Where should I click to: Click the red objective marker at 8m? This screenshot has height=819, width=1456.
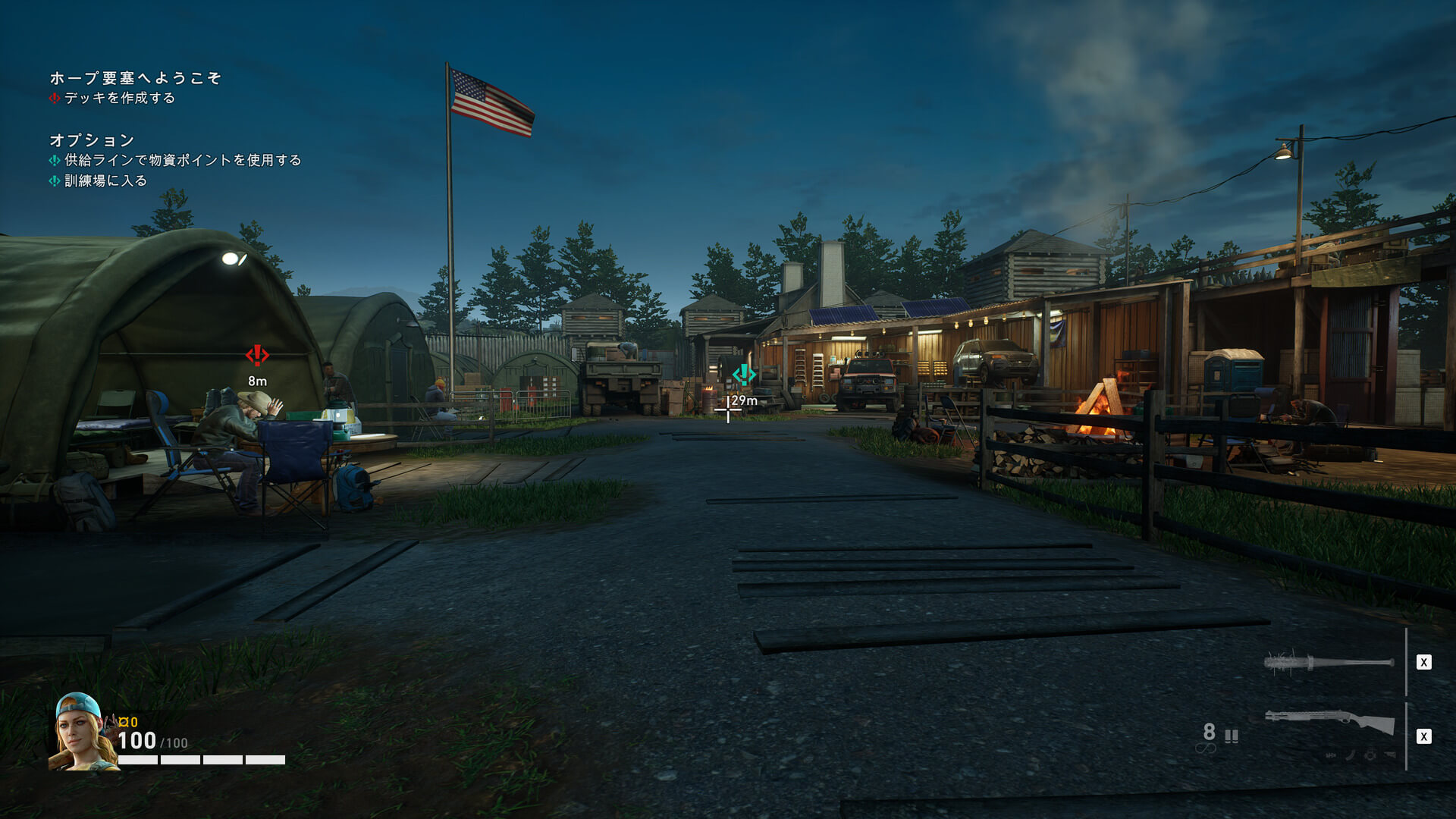(x=257, y=355)
